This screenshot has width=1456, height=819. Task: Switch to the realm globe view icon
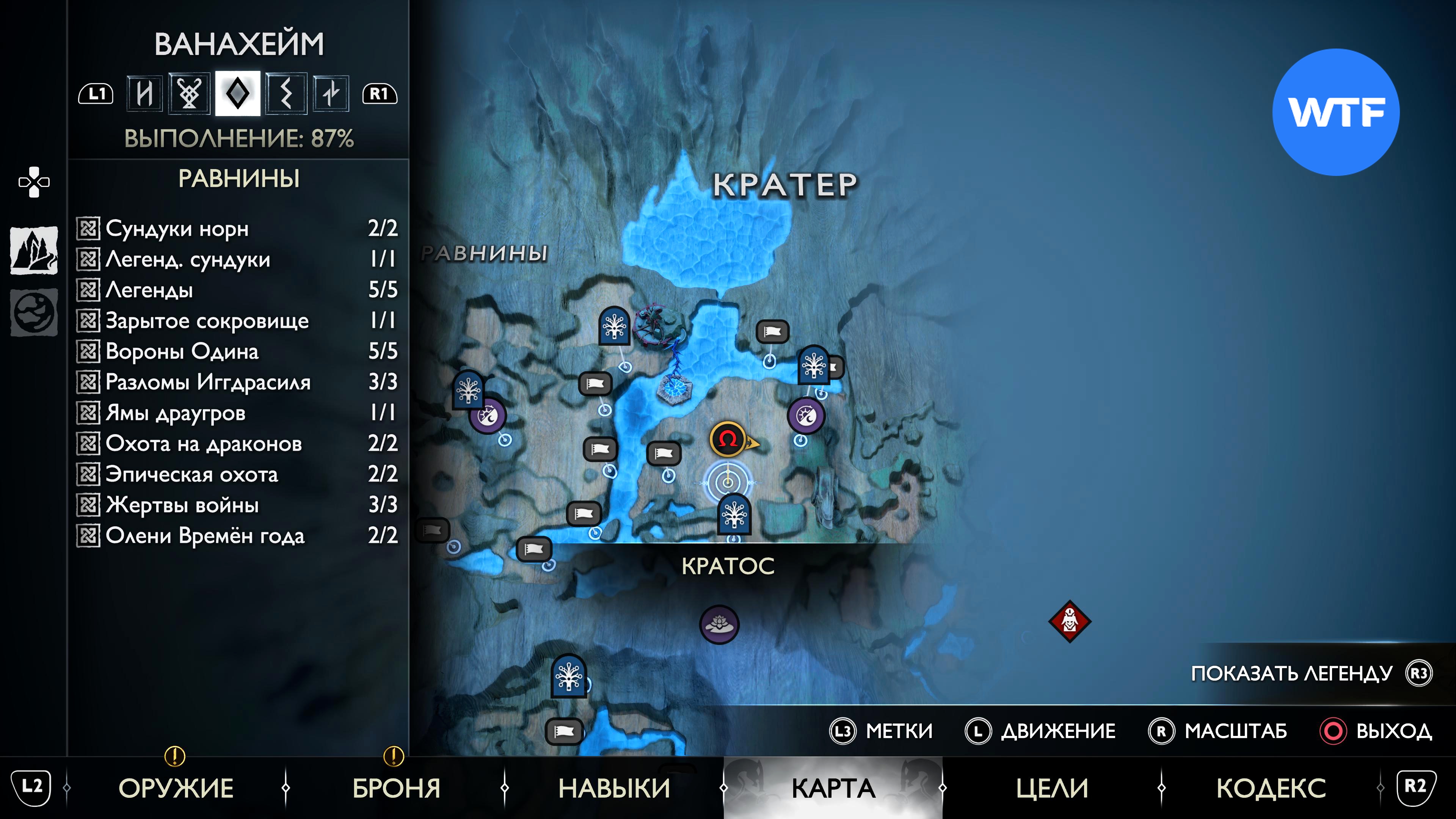pos(34,312)
